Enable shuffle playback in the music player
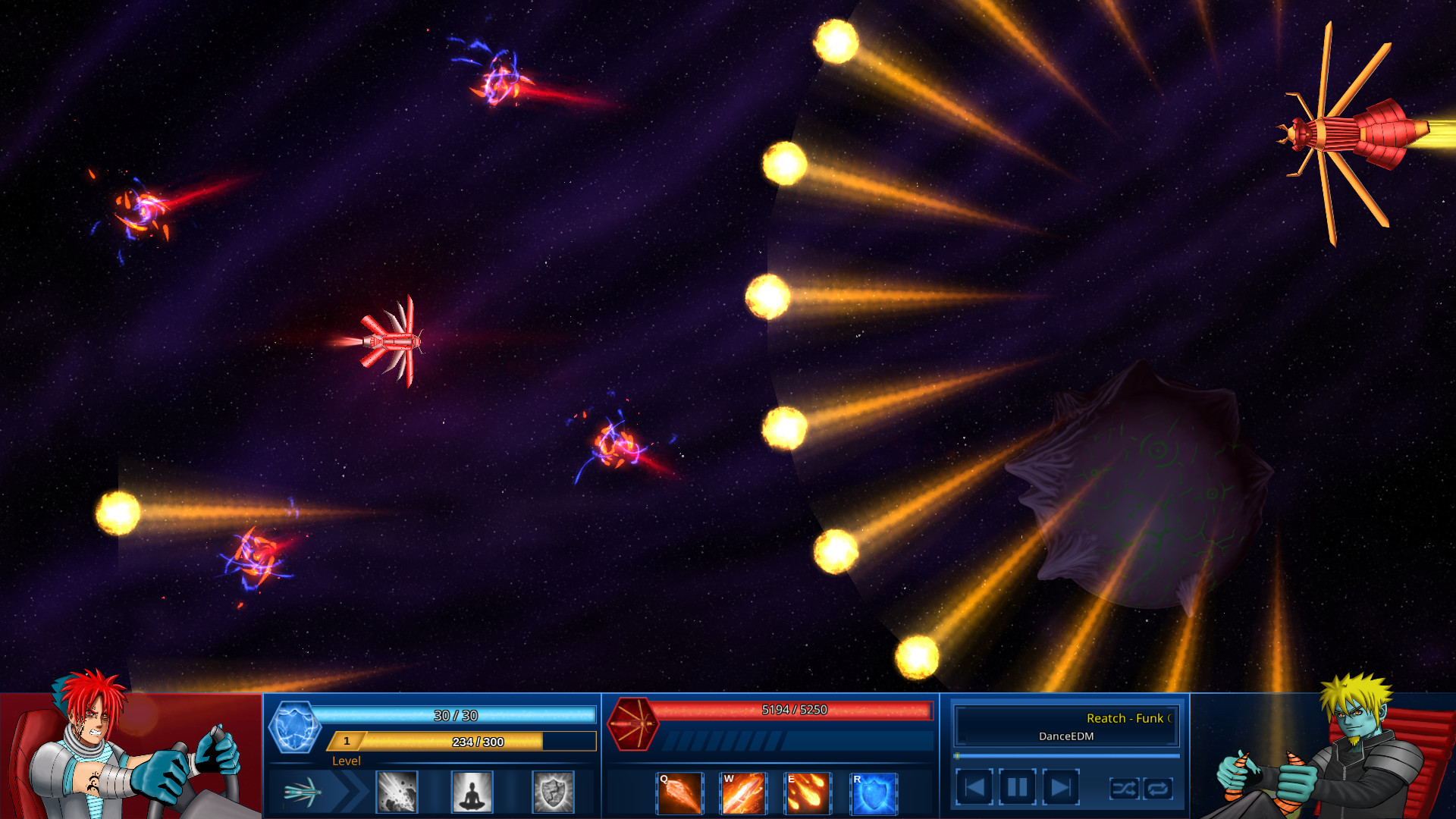 pos(1125,789)
